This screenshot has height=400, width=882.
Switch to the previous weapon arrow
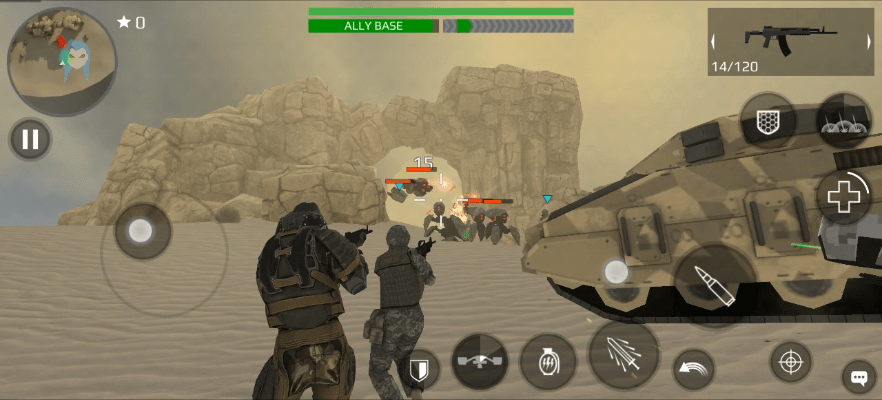coord(714,42)
